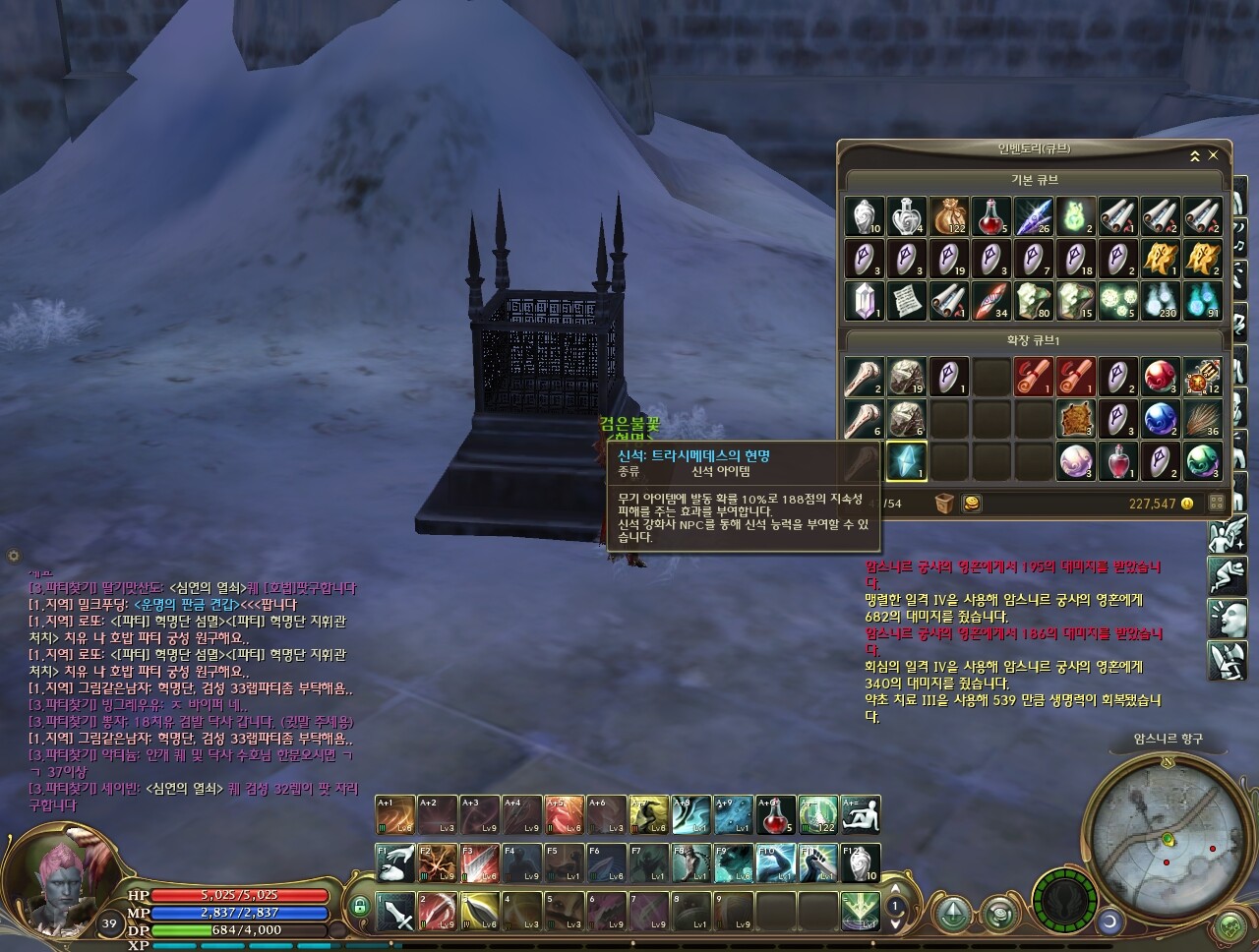This screenshot has width=1259, height=952.
Task: Click the gold coins button in inventory
Action: 971,504
